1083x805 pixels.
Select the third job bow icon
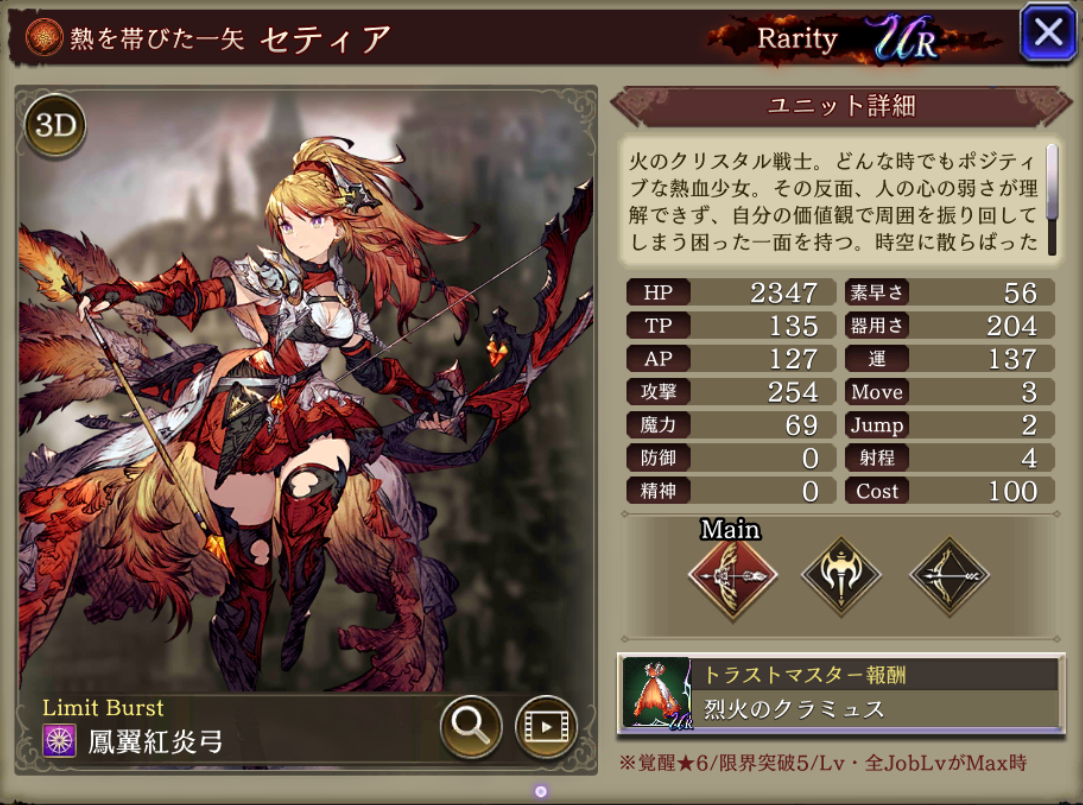click(x=949, y=577)
